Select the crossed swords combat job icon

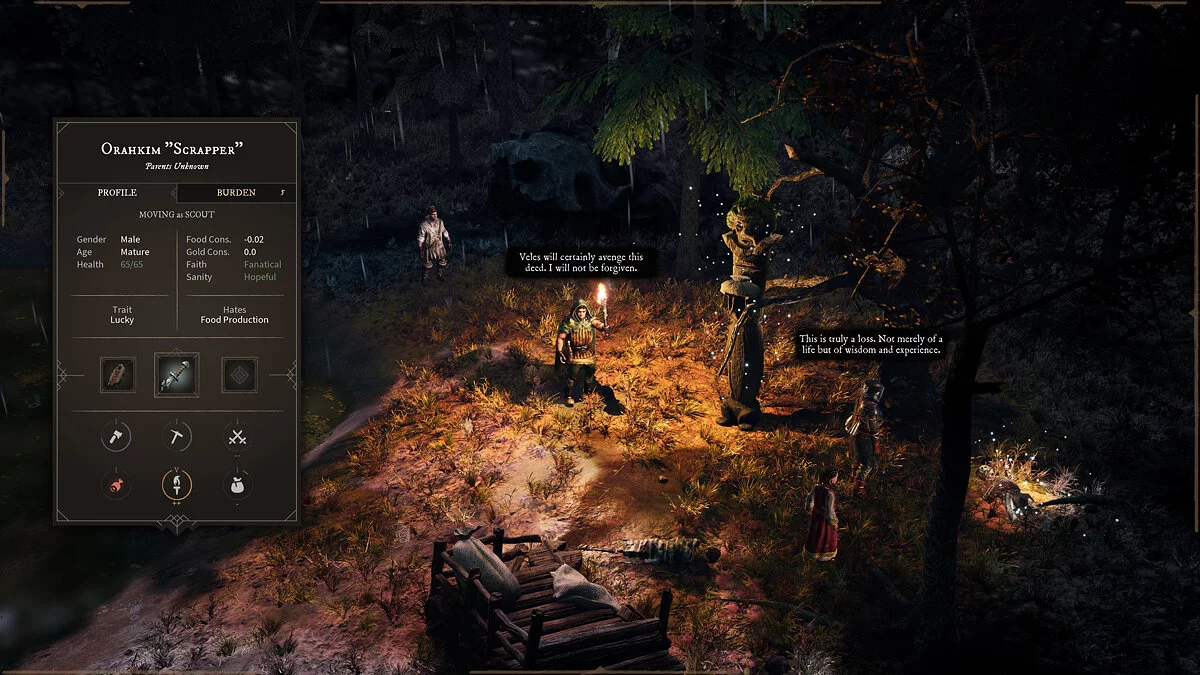coord(237,436)
